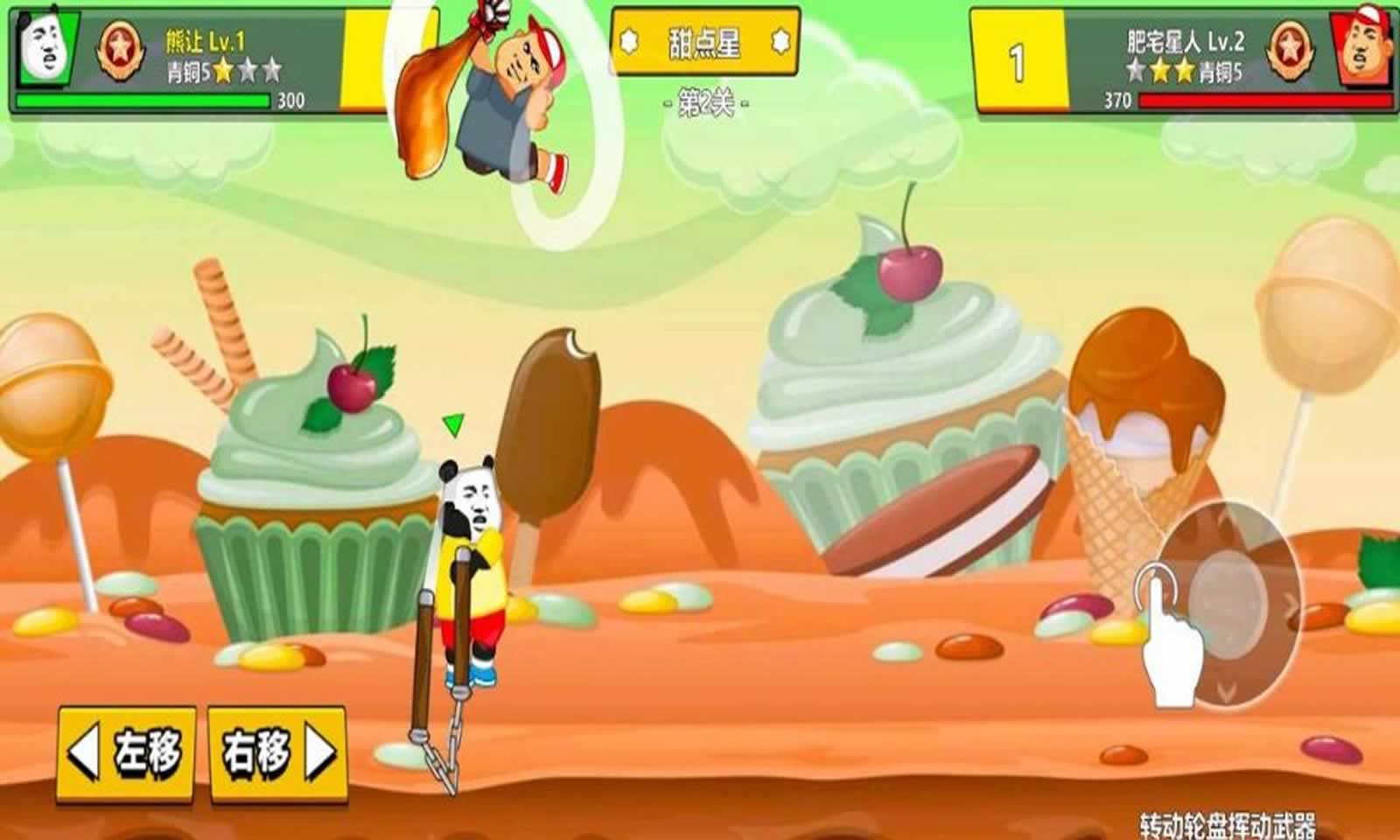Tap the yellow score box showing 1
Image resolution: width=1400 pixels, height=840 pixels.
pos(1018,57)
